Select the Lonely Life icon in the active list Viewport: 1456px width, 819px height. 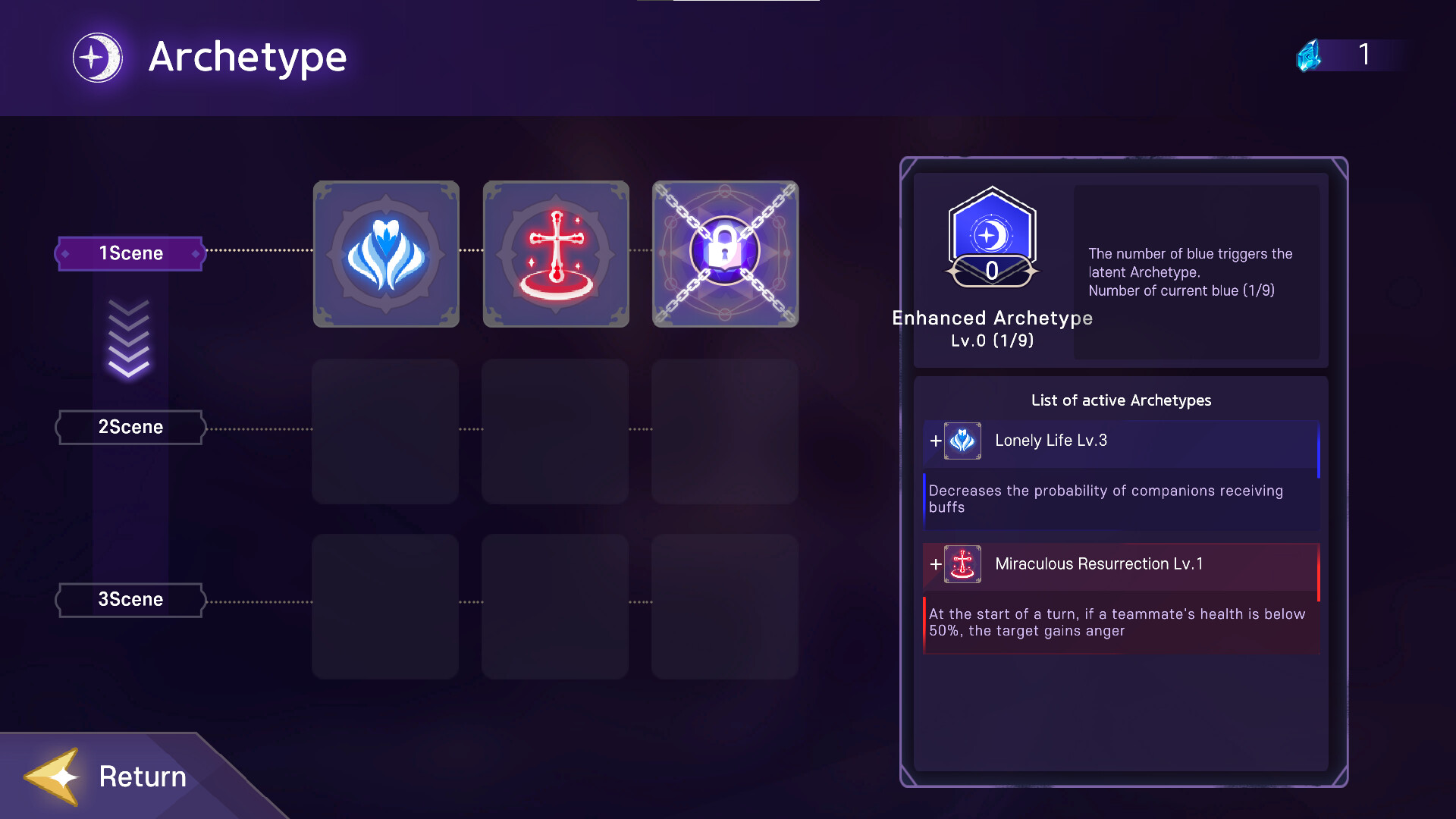tap(962, 441)
